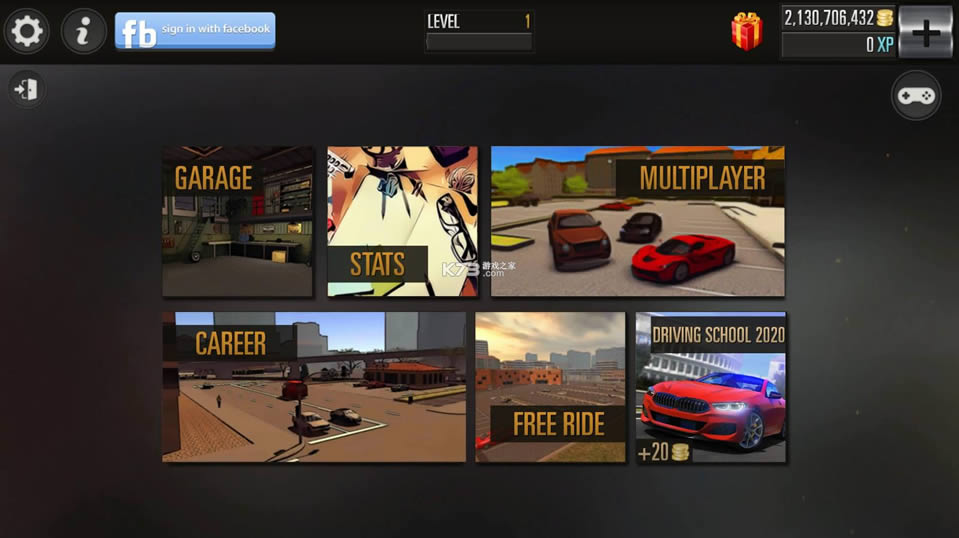Add more coins with plus button

point(925,32)
